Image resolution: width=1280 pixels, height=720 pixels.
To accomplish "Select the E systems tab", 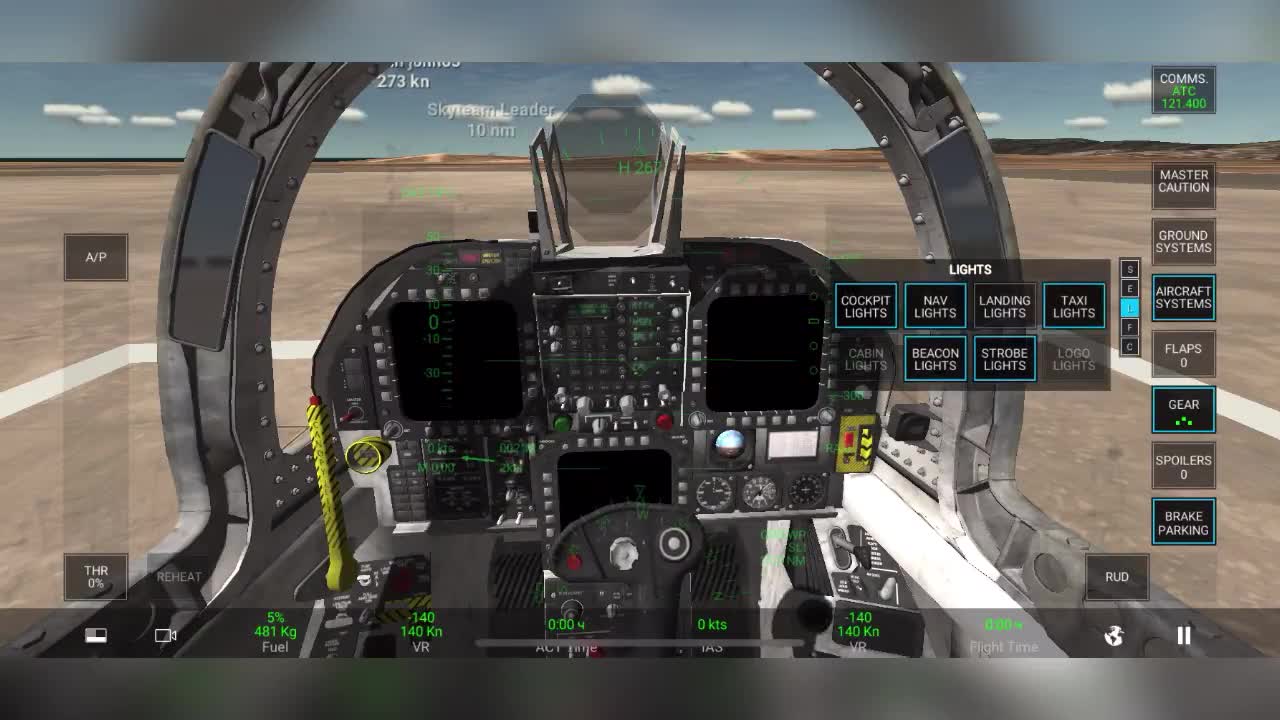I will (x=1130, y=288).
